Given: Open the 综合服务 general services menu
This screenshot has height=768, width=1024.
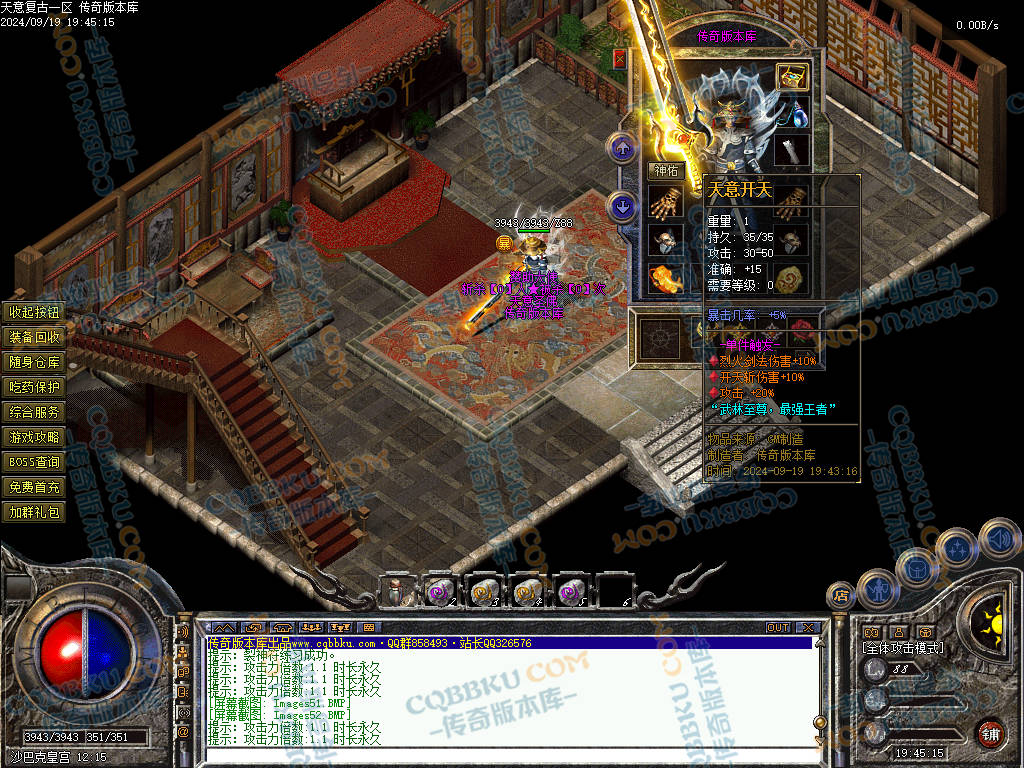Looking at the screenshot, I should (35, 412).
